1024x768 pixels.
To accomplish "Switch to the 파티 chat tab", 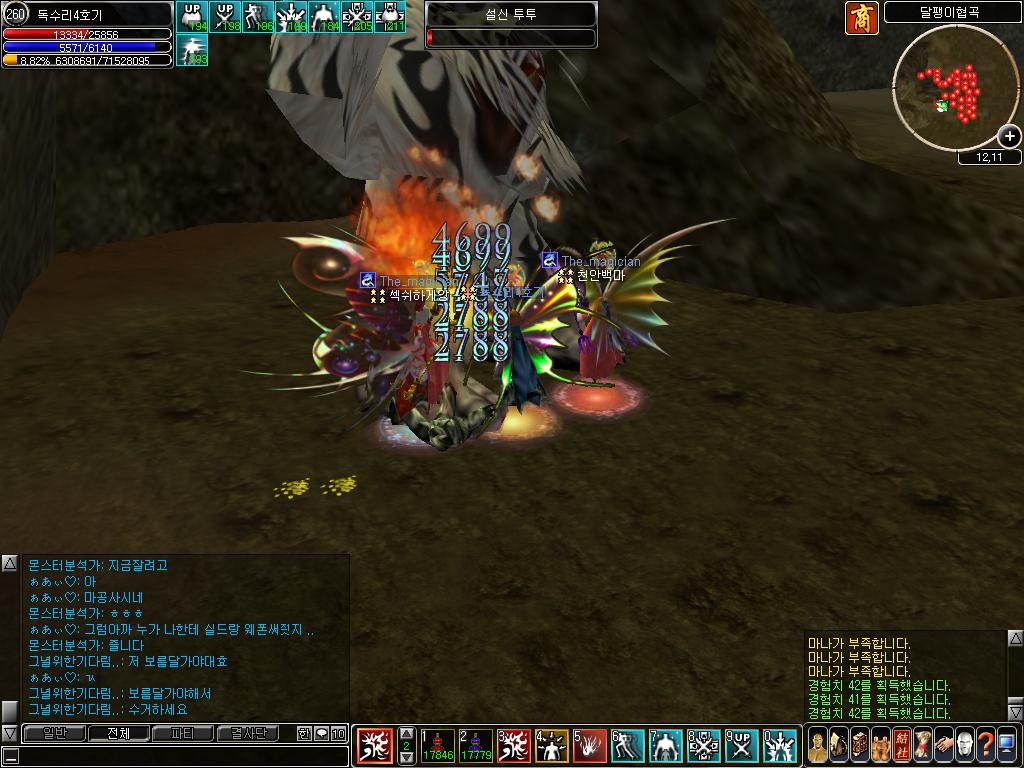I will coord(182,733).
